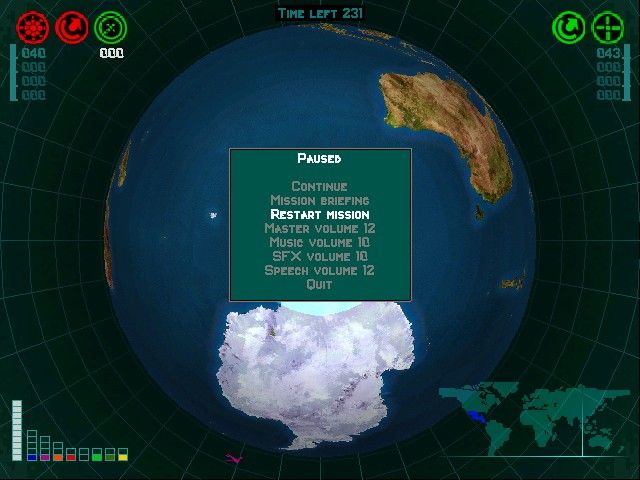Click the red starburst weapon icon
The height and width of the screenshot is (480, 640).
point(33,26)
